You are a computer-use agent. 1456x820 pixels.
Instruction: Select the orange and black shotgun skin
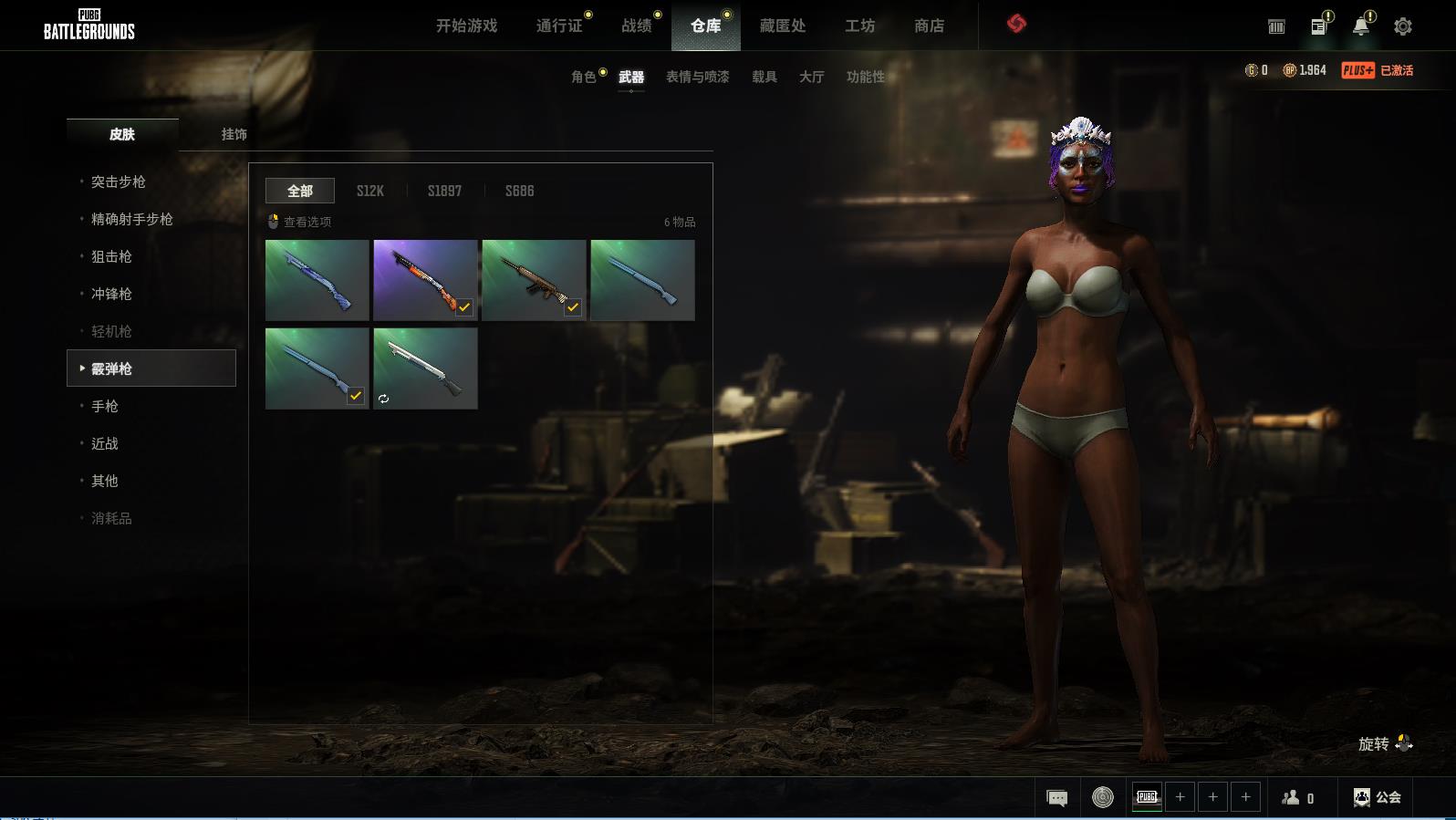click(x=425, y=280)
